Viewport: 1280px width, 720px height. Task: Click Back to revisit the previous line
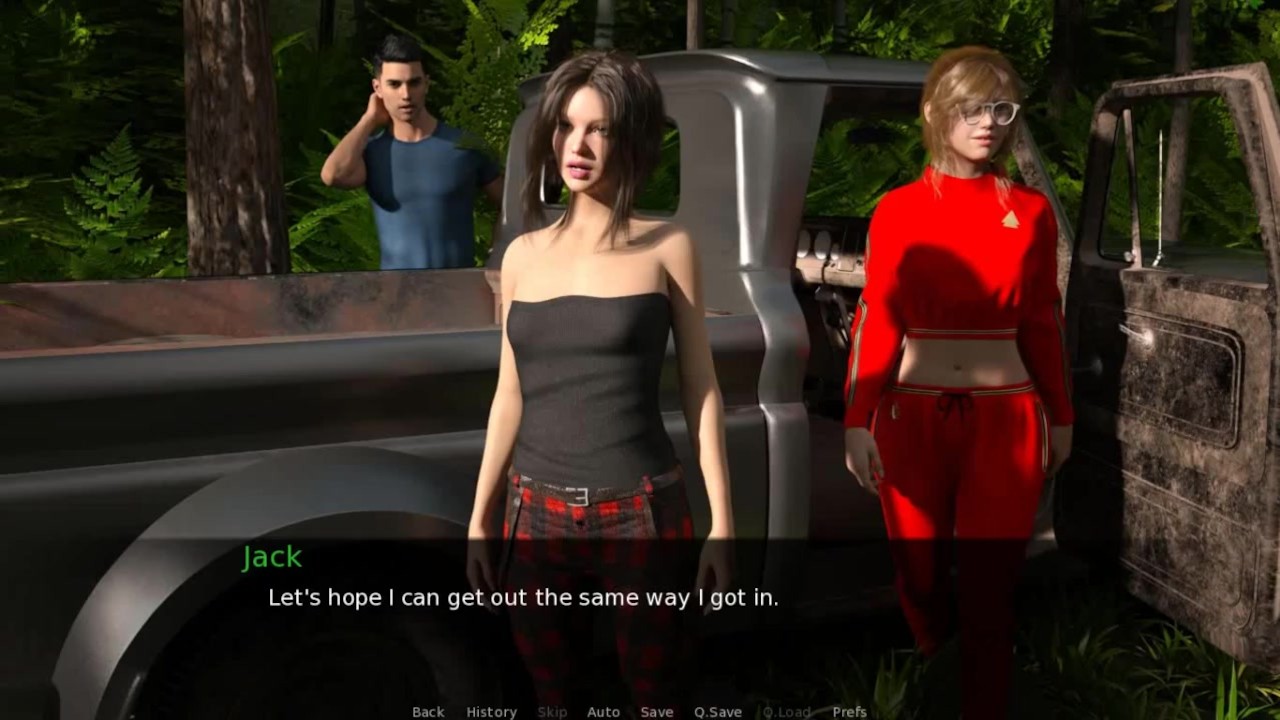427,712
